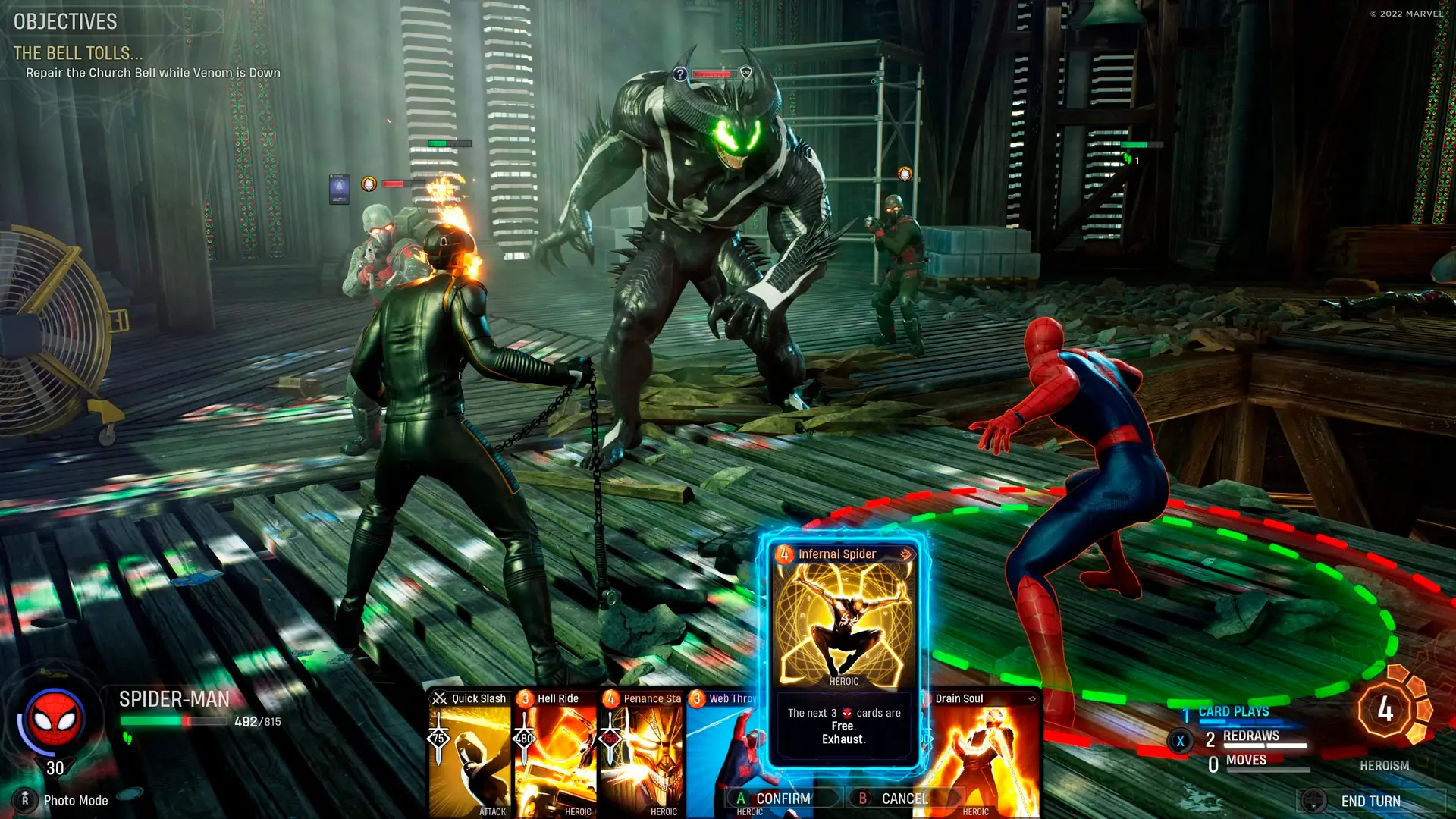Click the X redraw controller icon
The width and height of the screenshot is (1456, 819).
1180,740
